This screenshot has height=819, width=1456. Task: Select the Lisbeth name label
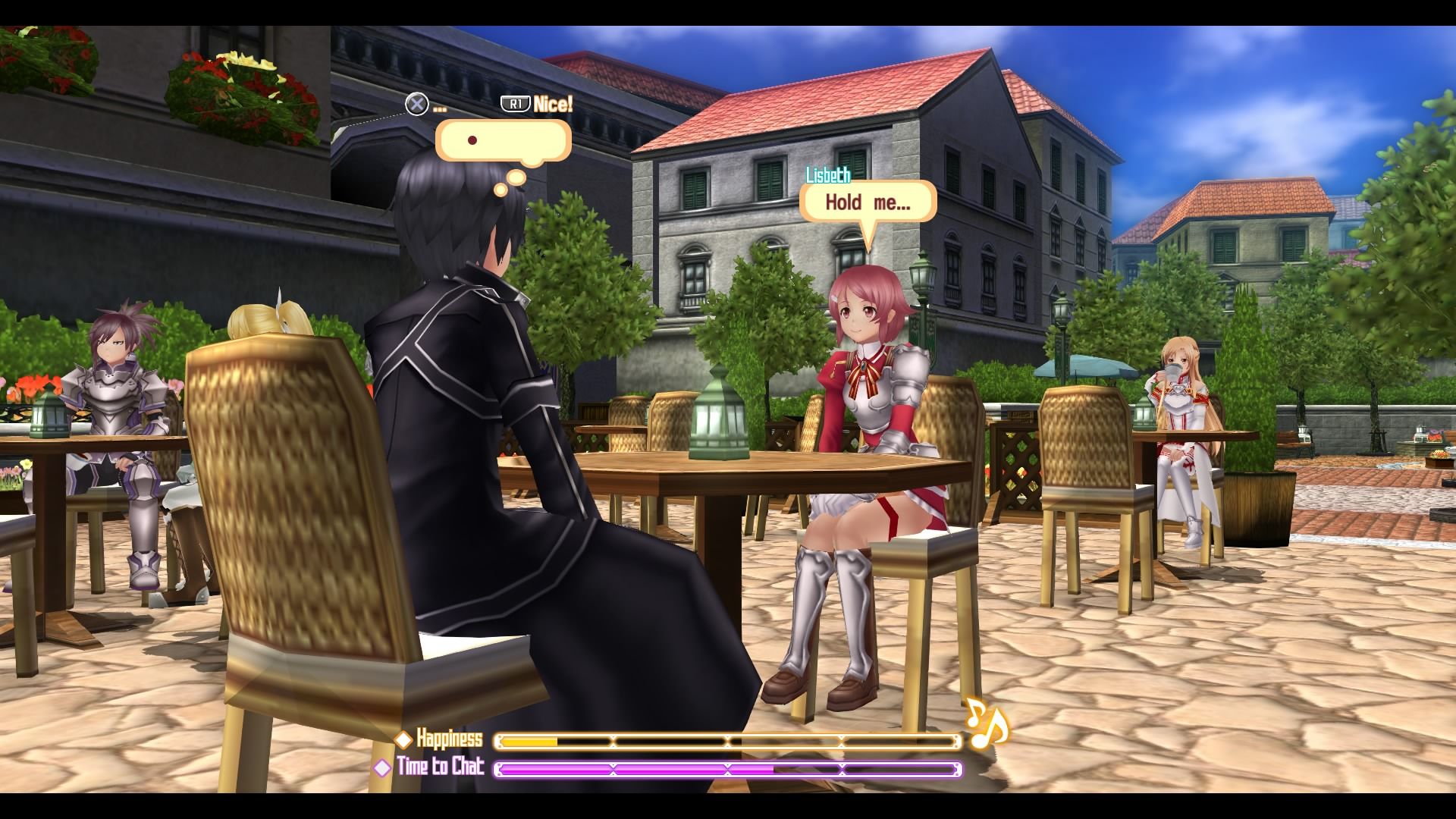(830, 174)
